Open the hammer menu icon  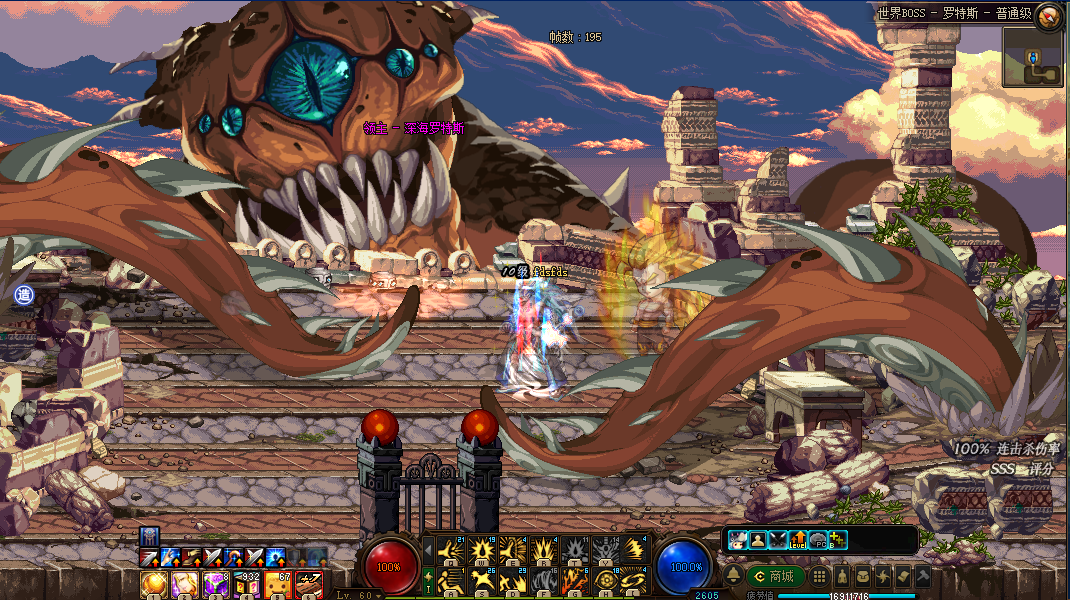pyautogui.click(x=923, y=577)
